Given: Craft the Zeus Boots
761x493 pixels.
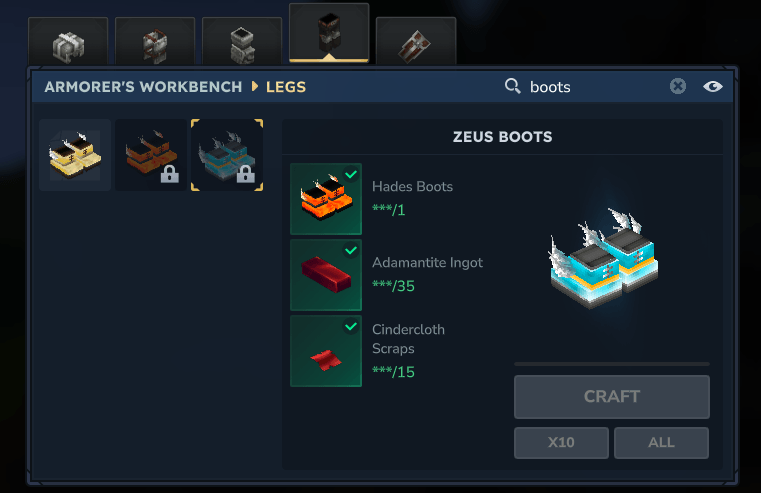Looking at the screenshot, I should pos(611,397).
